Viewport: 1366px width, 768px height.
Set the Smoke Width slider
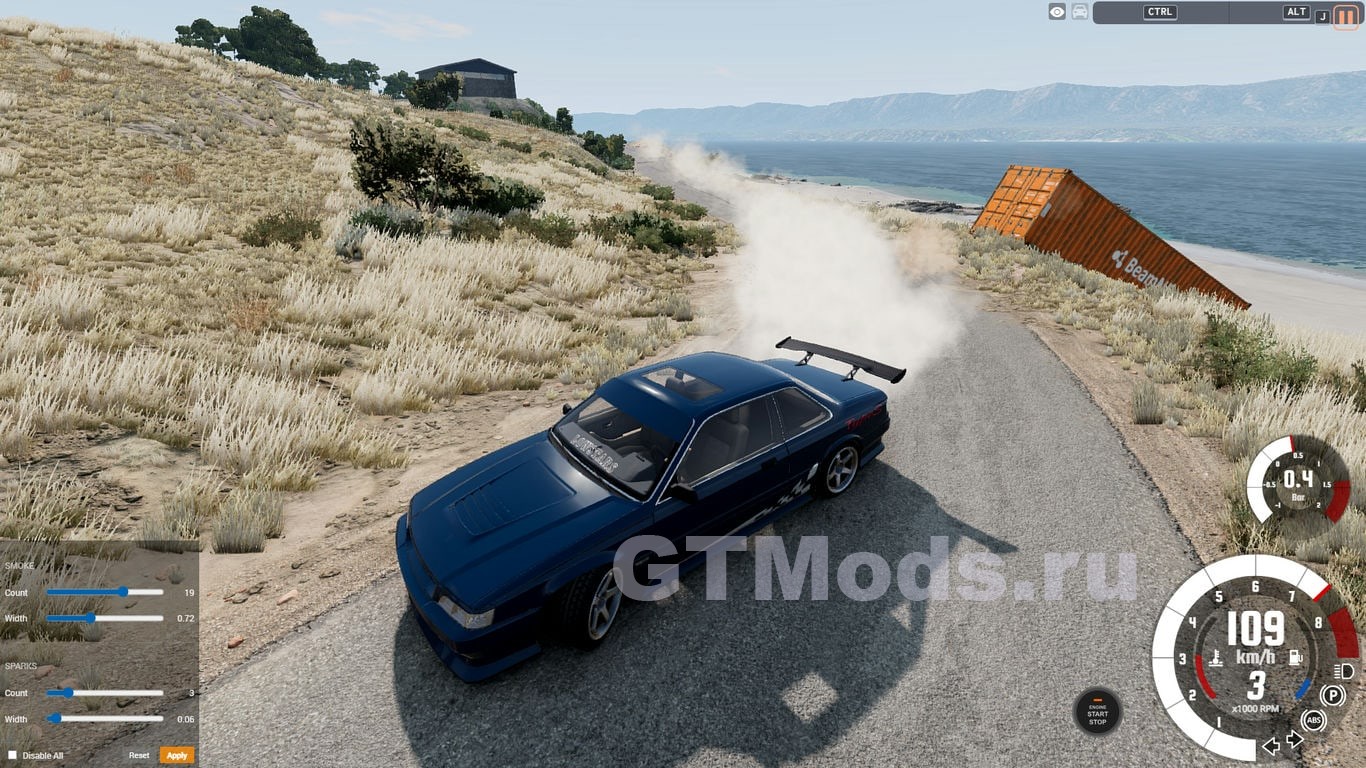coord(91,618)
